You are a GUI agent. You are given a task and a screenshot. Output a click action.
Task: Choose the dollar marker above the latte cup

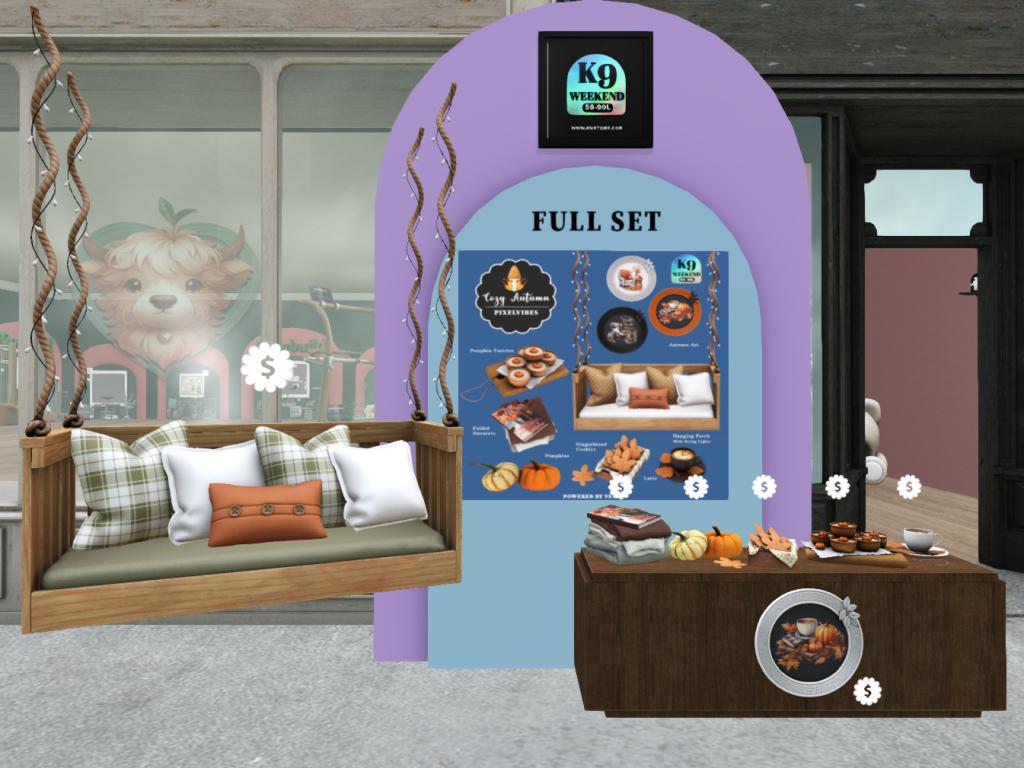(x=909, y=487)
